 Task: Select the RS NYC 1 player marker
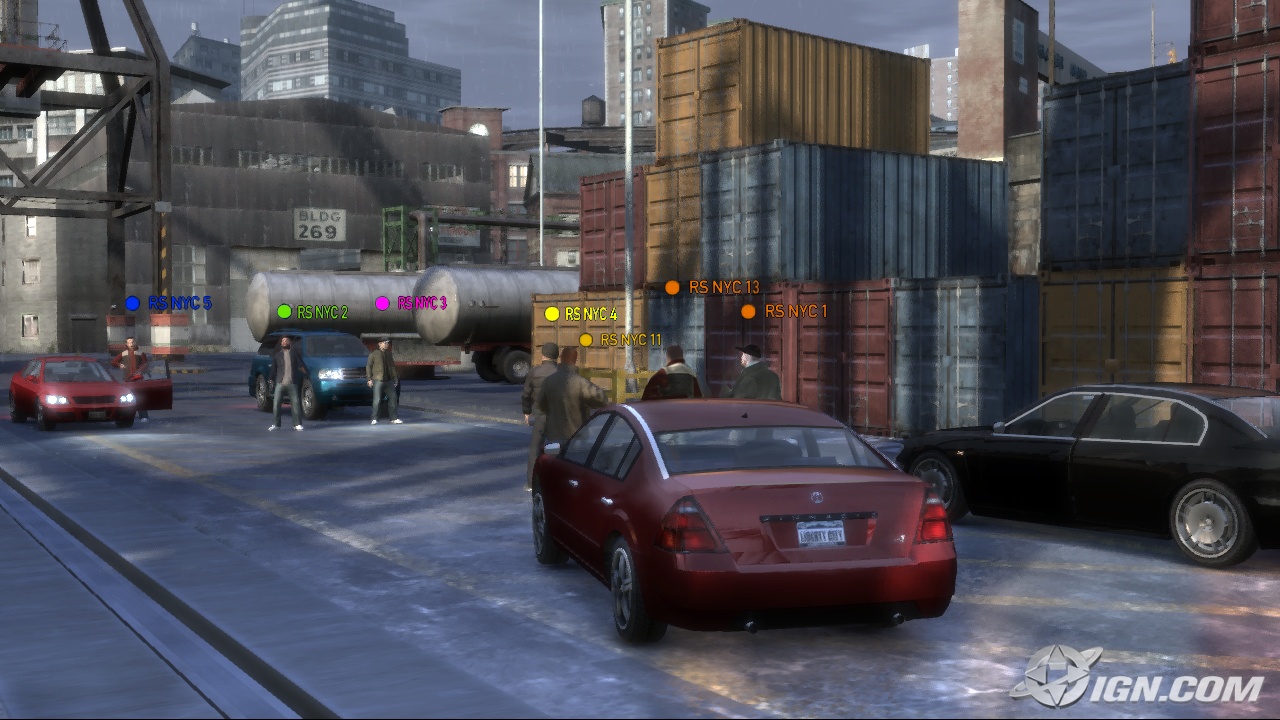pyautogui.click(x=785, y=311)
